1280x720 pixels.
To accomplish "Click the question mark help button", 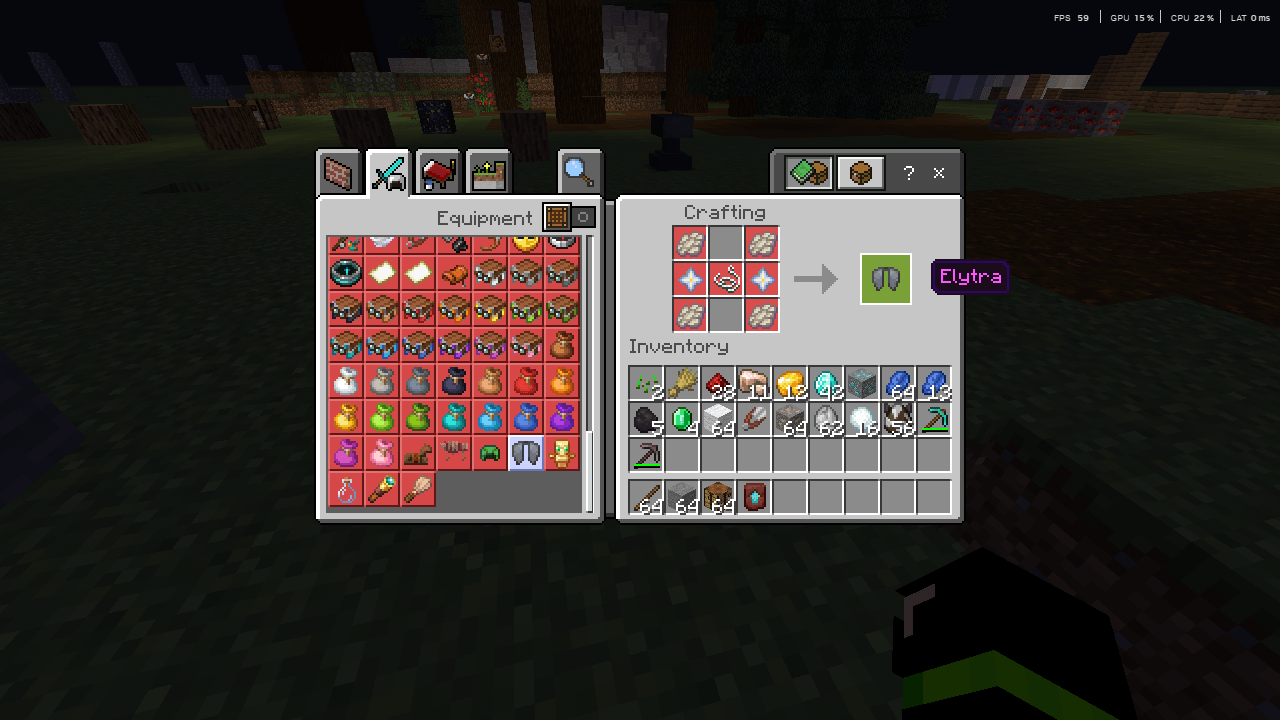I will pos(908,172).
